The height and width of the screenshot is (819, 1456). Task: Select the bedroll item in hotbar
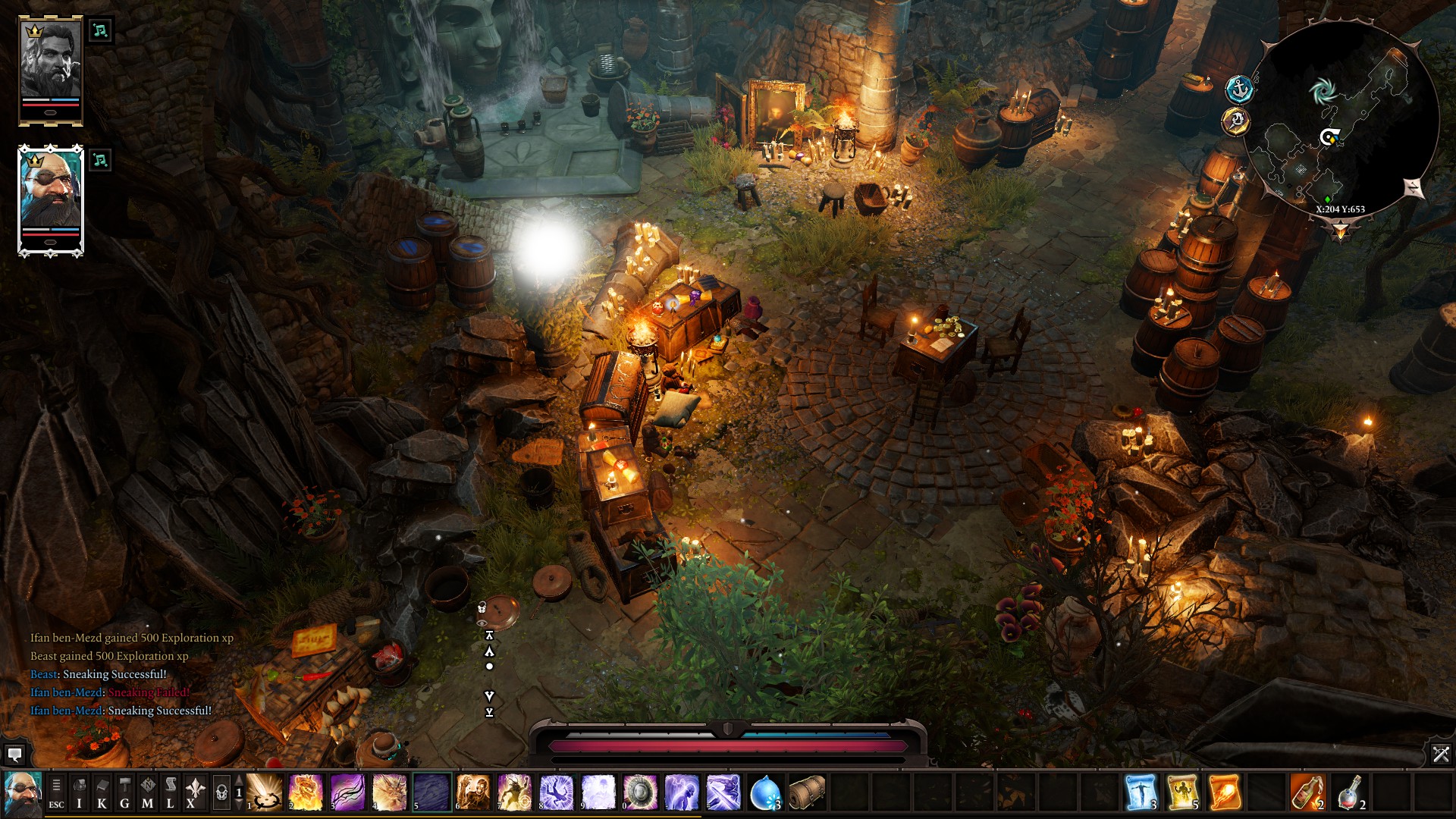pos(806,793)
